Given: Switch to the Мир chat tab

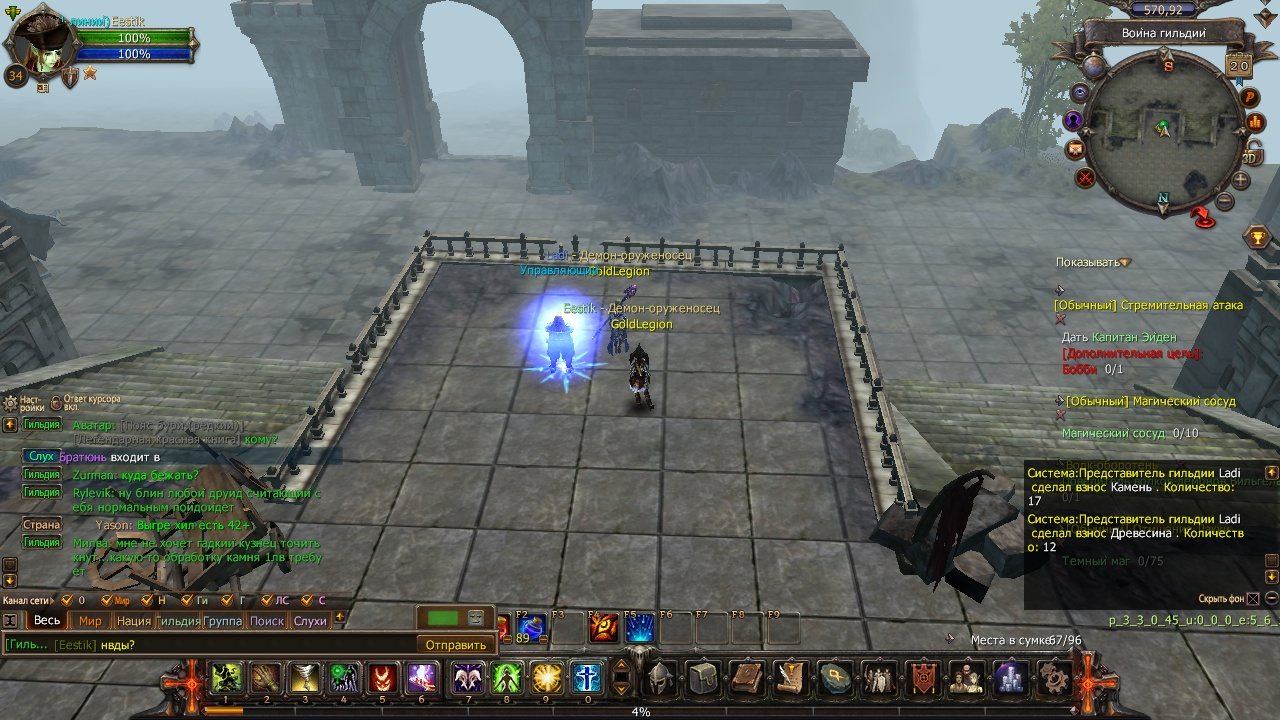Looking at the screenshot, I should (x=90, y=621).
